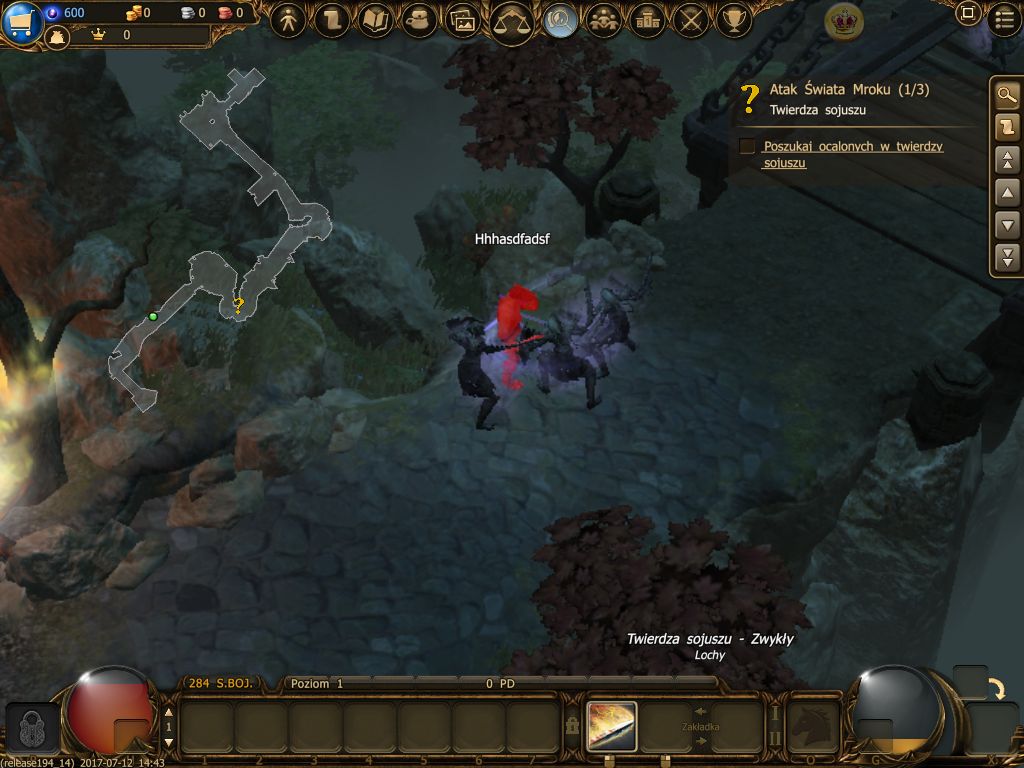Toggle fullscreen with the square icon
The image size is (1024, 768).
[967, 14]
